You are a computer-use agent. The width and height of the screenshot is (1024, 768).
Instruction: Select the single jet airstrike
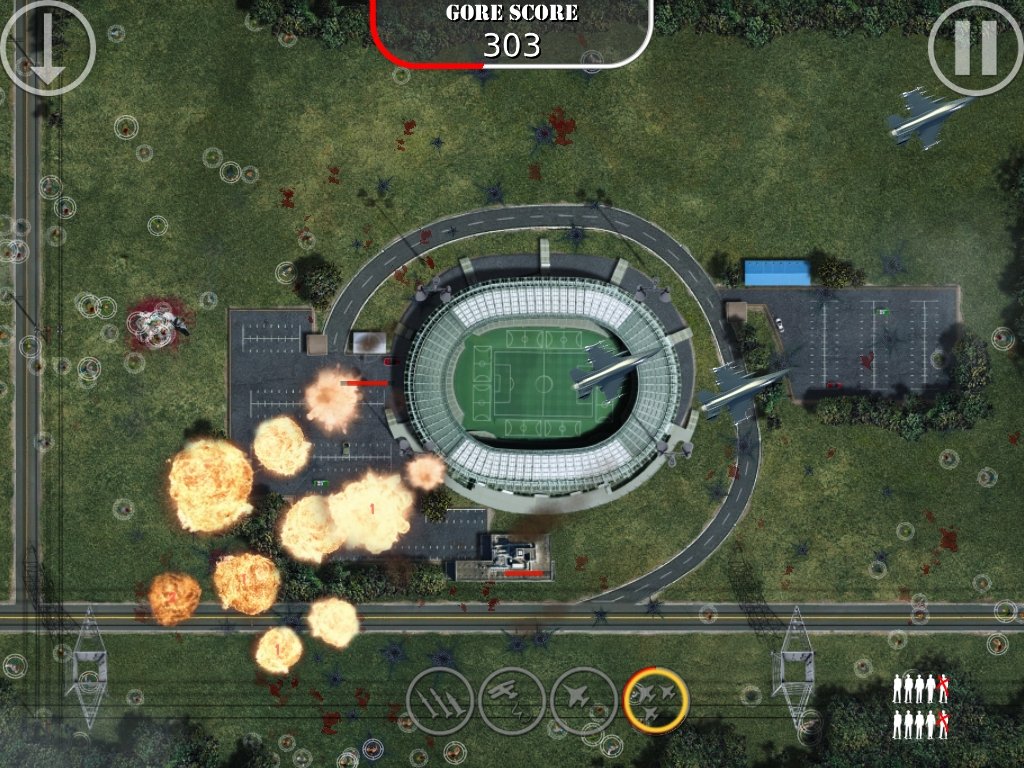(x=583, y=700)
